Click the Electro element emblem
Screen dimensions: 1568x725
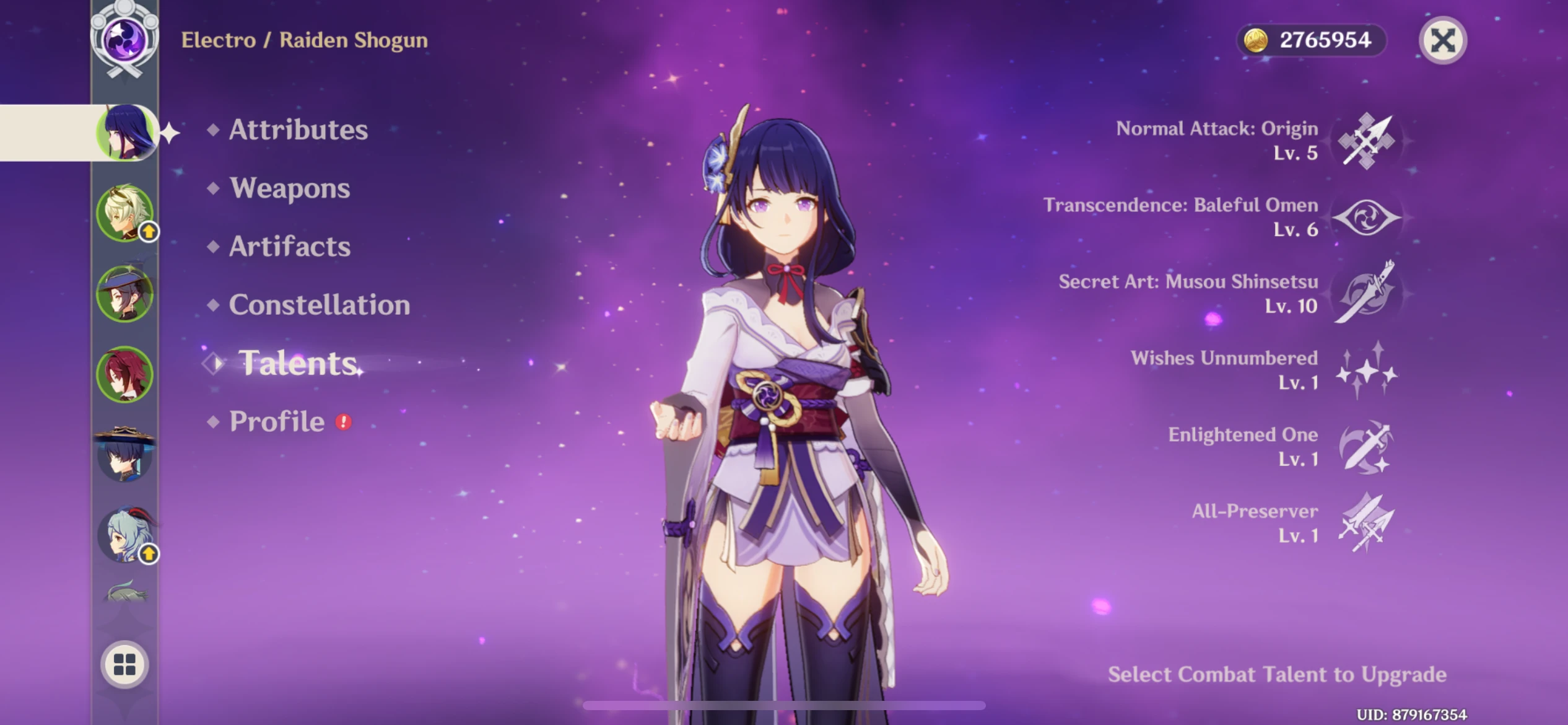click(125, 40)
